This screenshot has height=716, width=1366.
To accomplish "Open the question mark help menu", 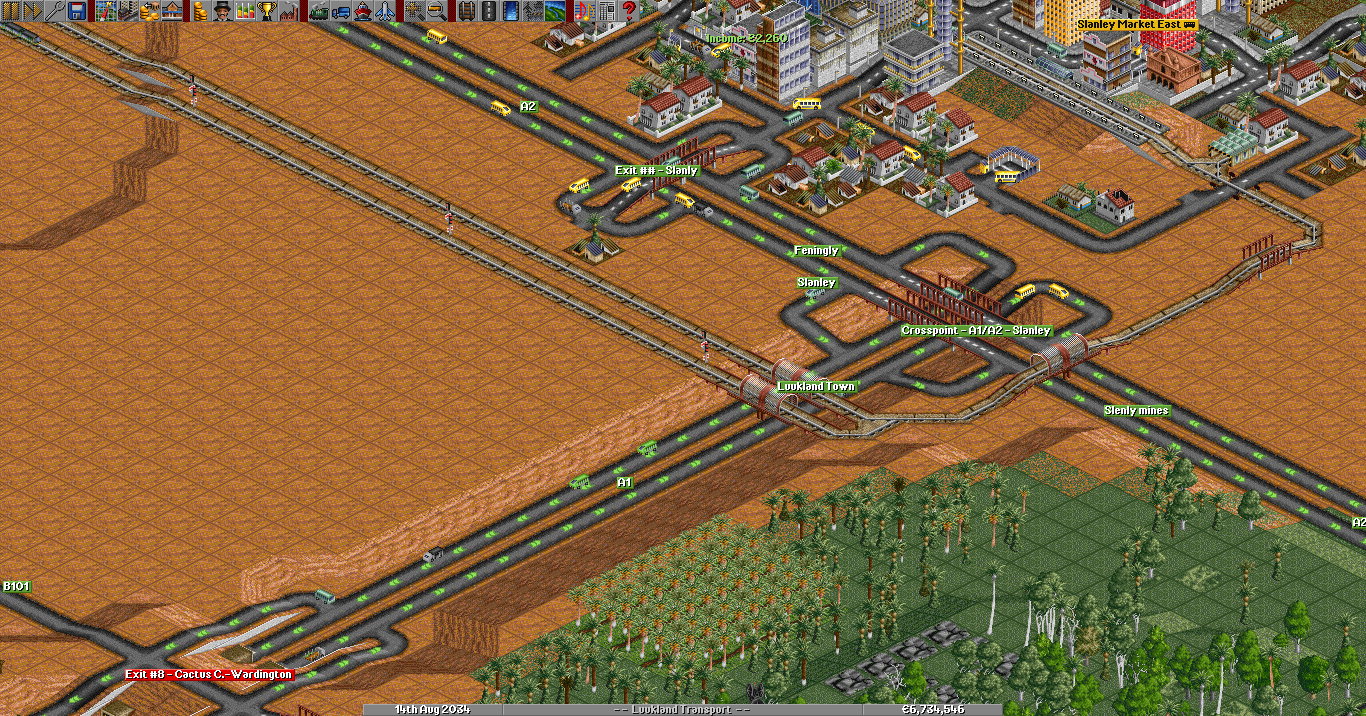I will pos(629,11).
